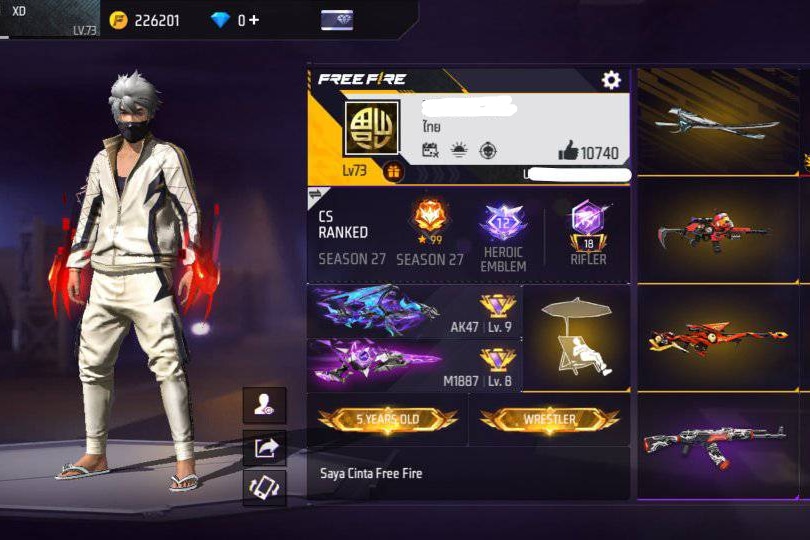The height and width of the screenshot is (540, 810).
Task: Open the orange gift icon beside Lv73
Action: point(393,172)
